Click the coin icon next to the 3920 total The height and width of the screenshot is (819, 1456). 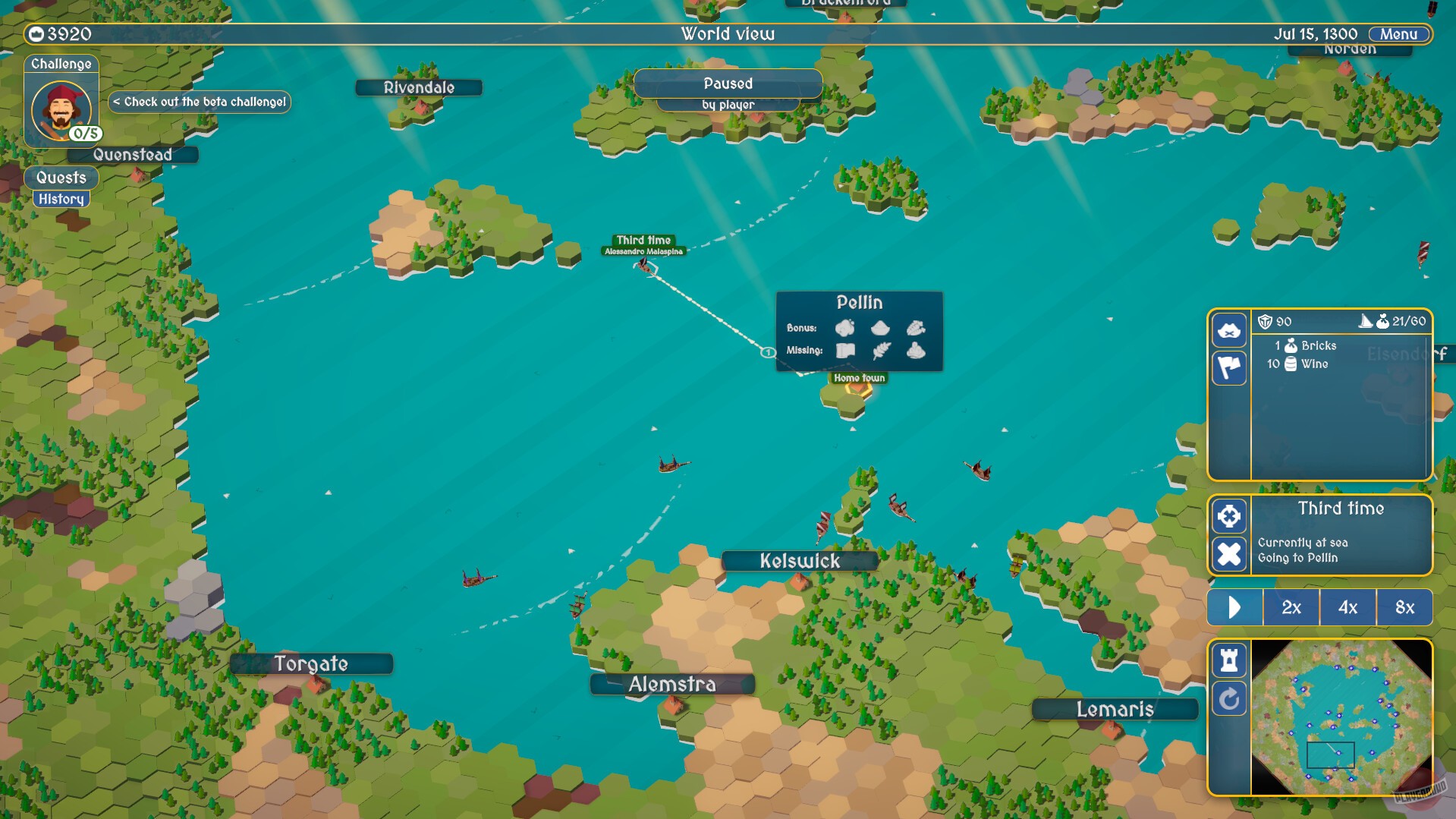(x=35, y=33)
